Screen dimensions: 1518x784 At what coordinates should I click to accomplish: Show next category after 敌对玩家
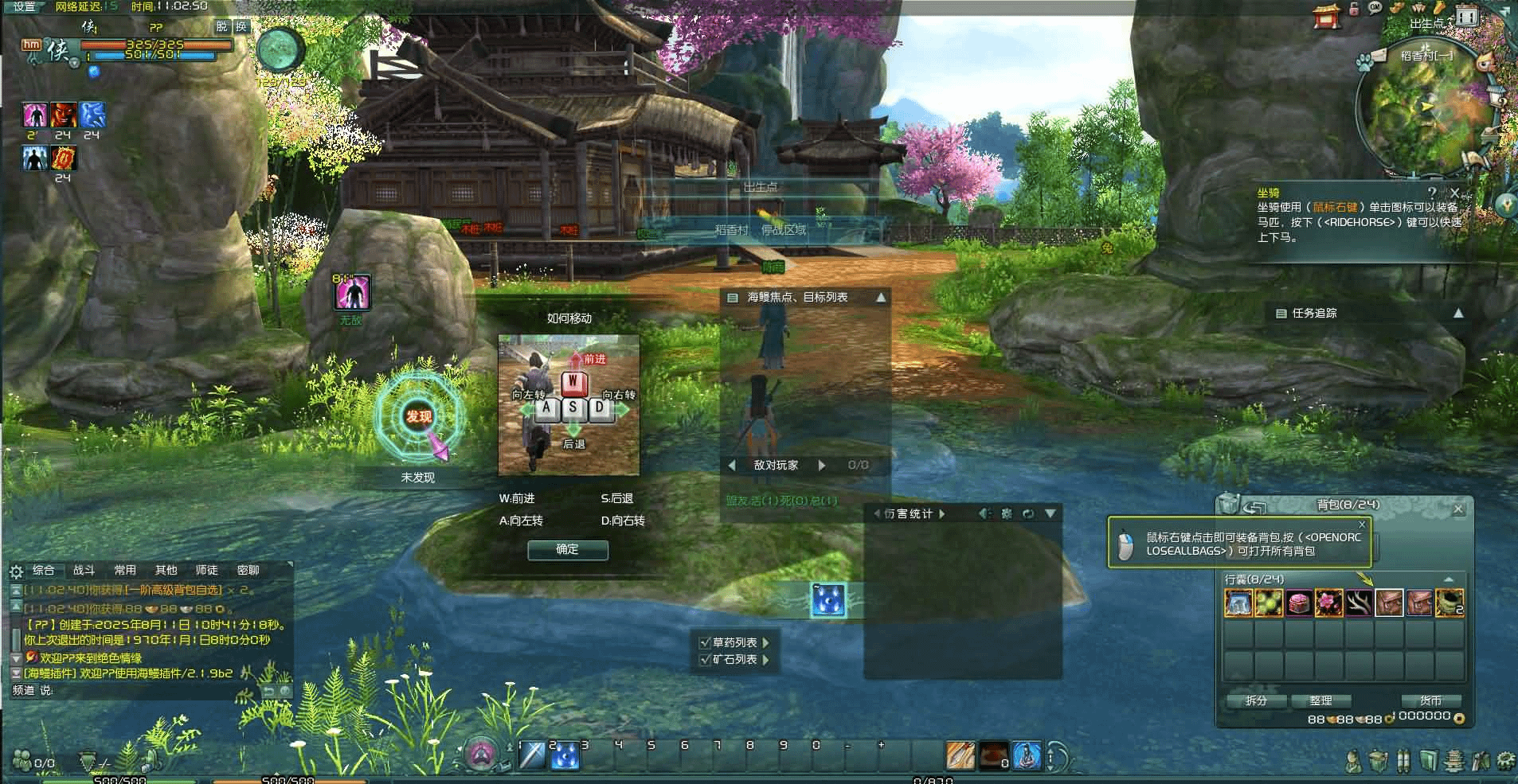(822, 465)
